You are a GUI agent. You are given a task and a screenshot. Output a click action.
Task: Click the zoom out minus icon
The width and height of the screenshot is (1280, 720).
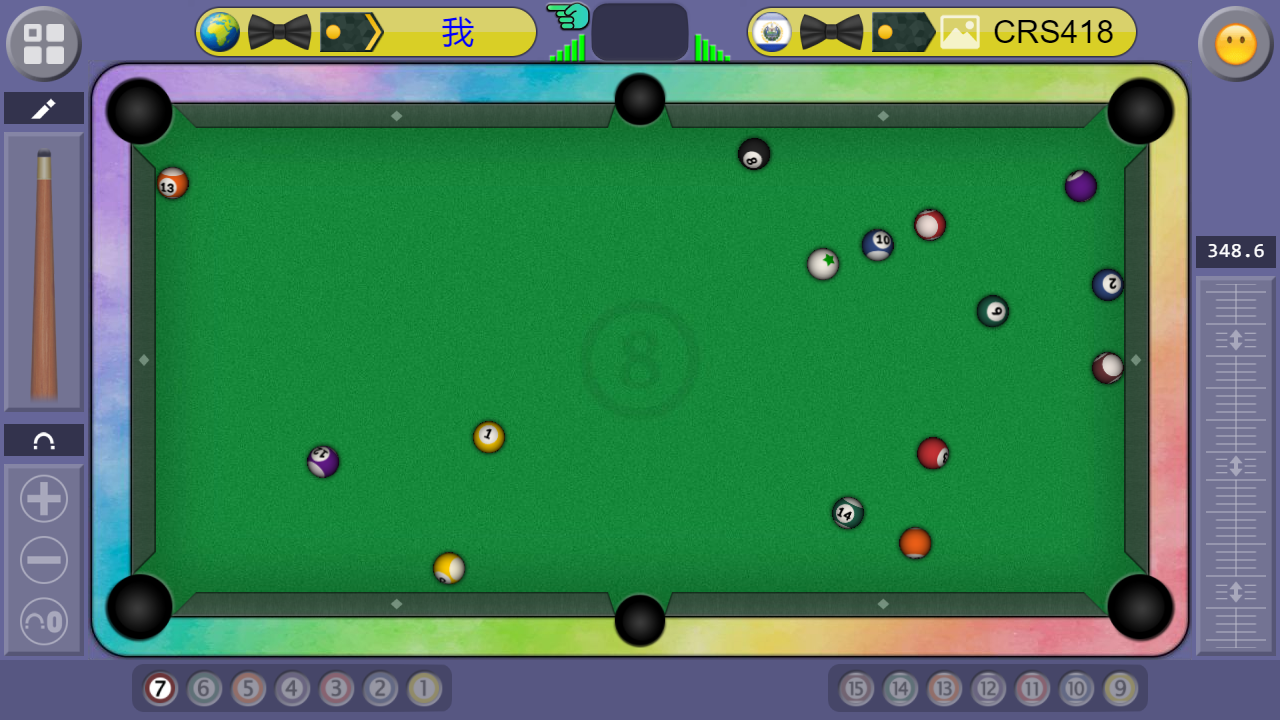tap(43, 560)
